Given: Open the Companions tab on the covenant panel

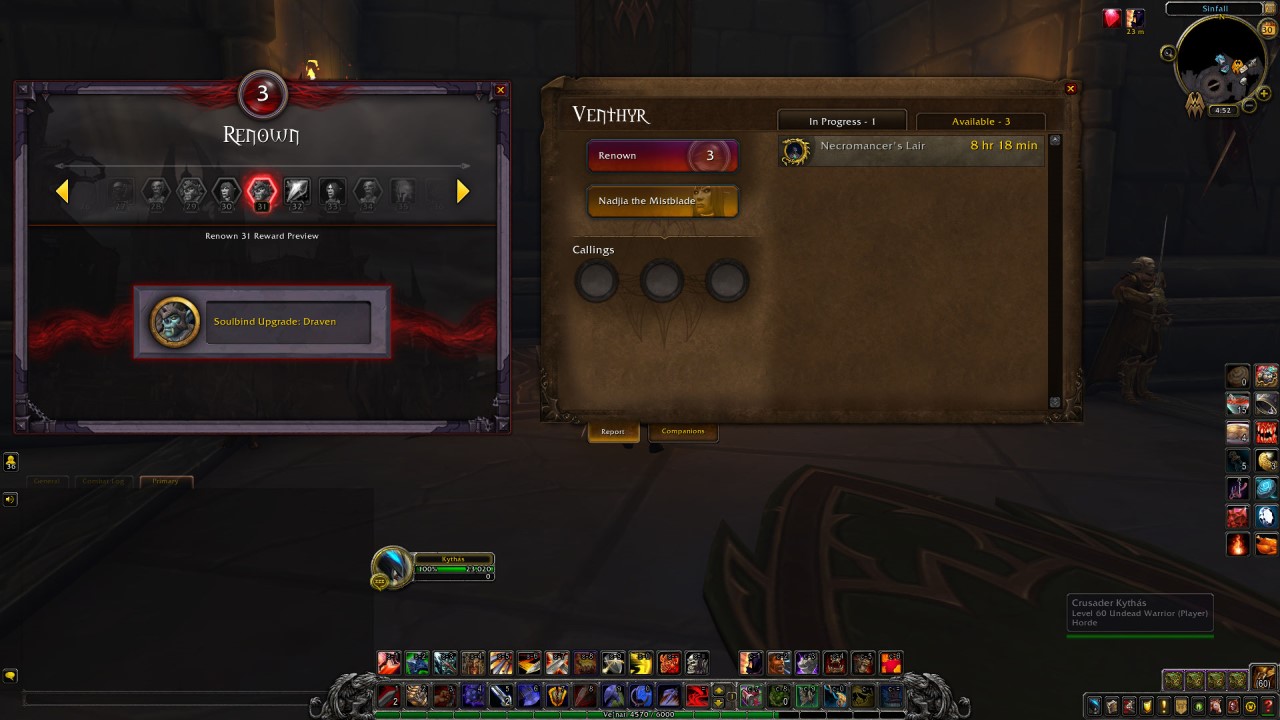Looking at the screenshot, I should coord(683,431).
